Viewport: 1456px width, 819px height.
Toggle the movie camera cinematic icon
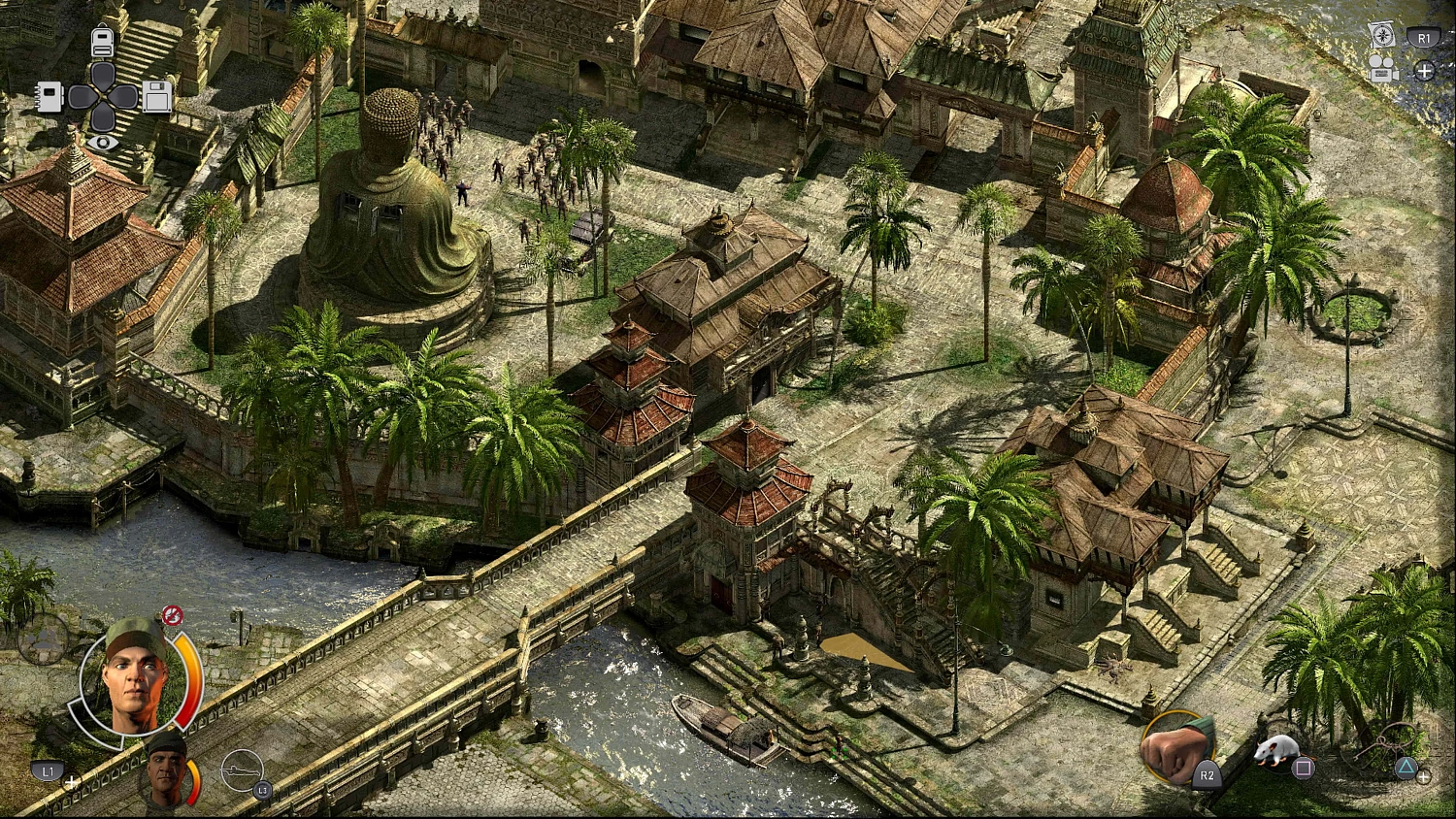(1381, 69)
